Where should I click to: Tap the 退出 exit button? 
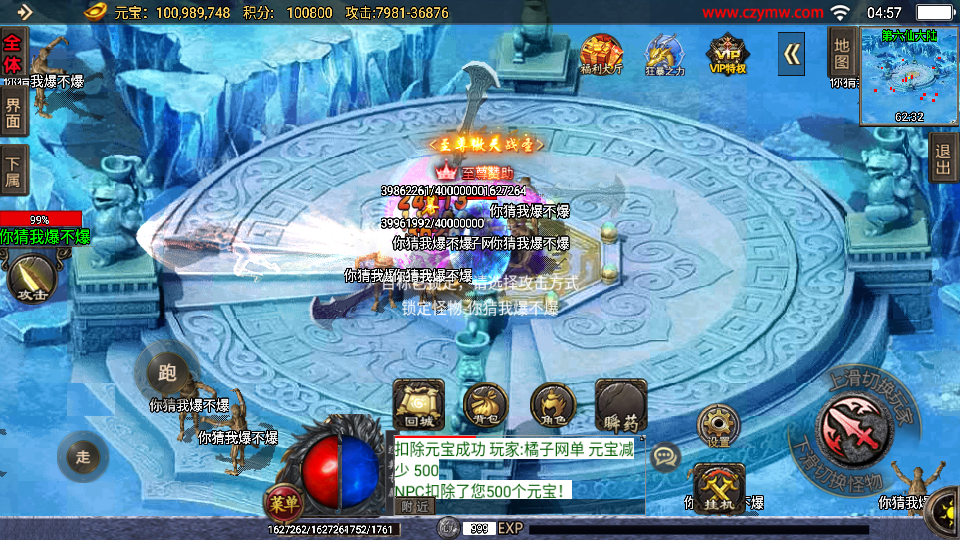pos(942,158)
